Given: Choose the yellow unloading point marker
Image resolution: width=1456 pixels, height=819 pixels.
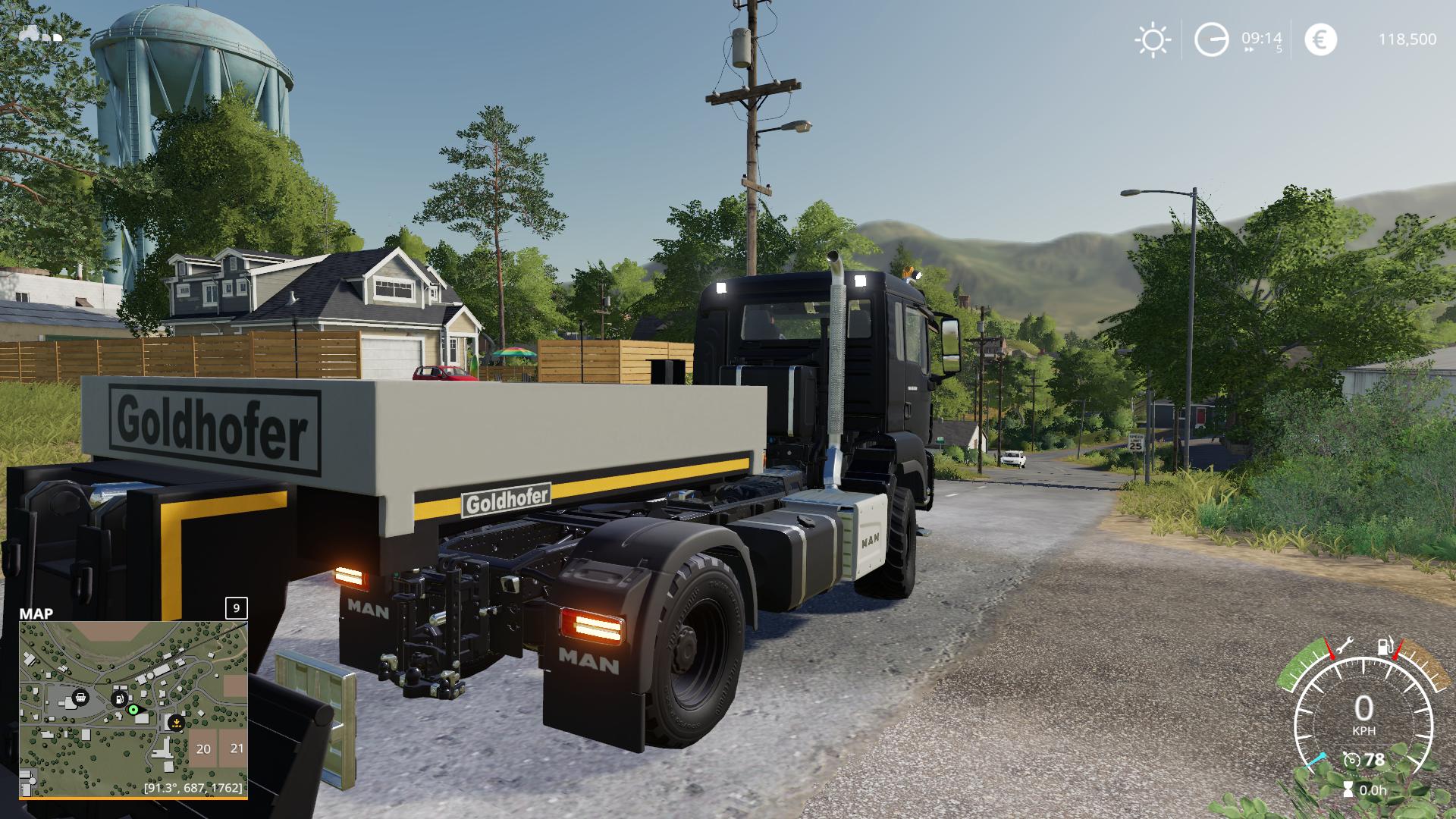Looking at the screenshot, I should pos(176,721).
